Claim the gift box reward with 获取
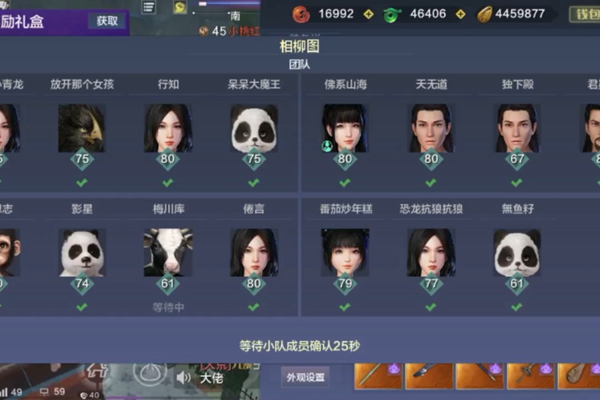 click(x=107, y=20)
